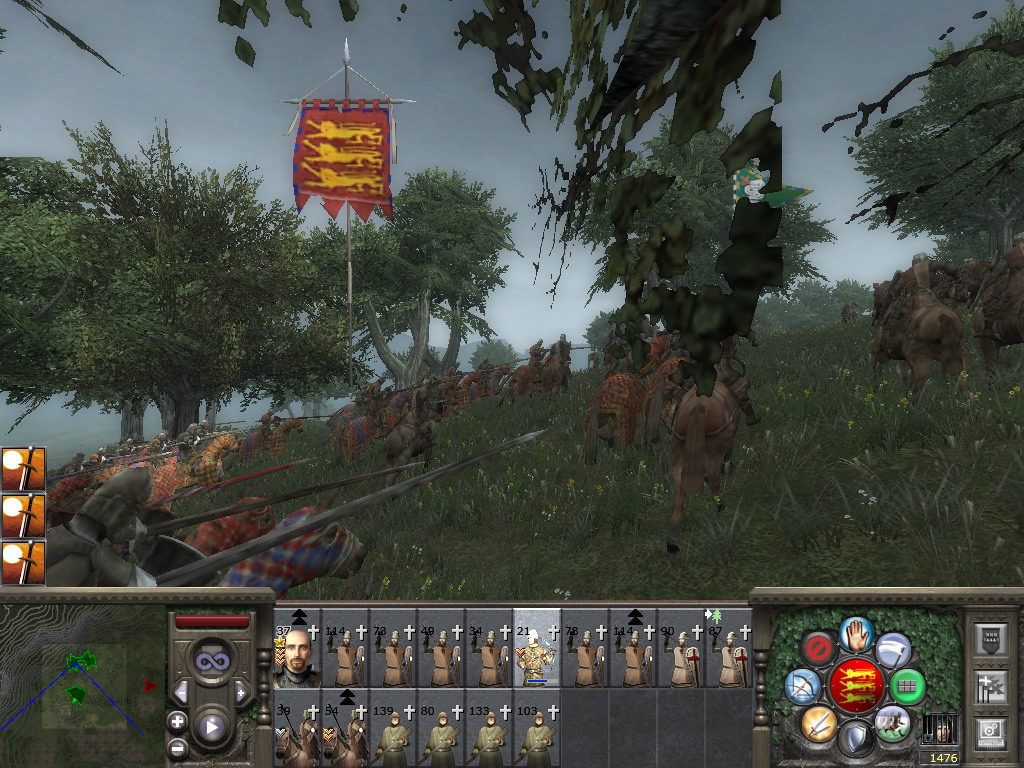Zoom out the minimap with minus button
Viewport: 1024px width, 768px height.
click(x=177, y=747)
